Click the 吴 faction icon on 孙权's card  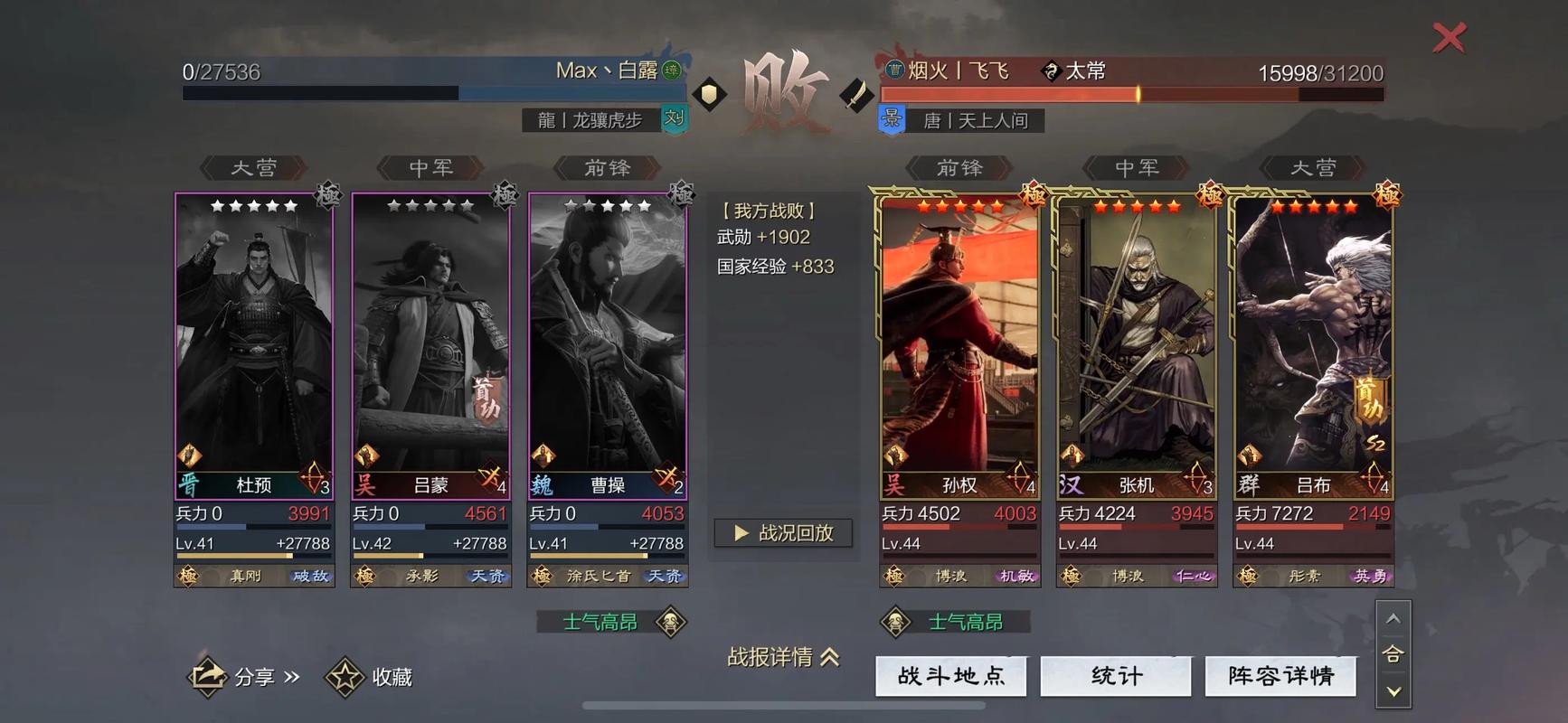tap(894, 484)
